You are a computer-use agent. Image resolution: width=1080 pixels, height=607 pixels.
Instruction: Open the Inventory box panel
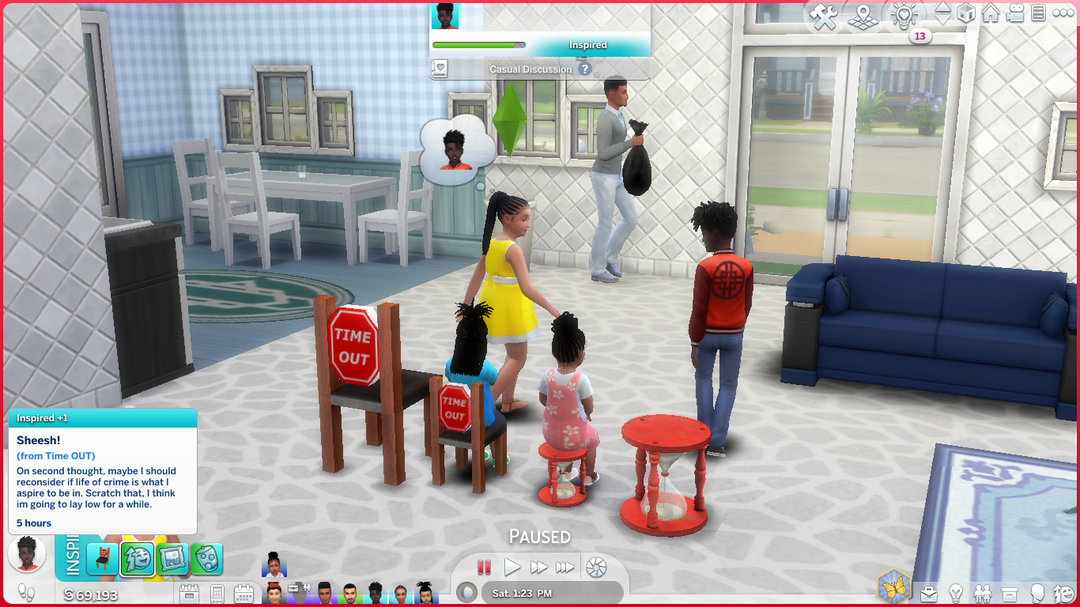coord(1010,593)
